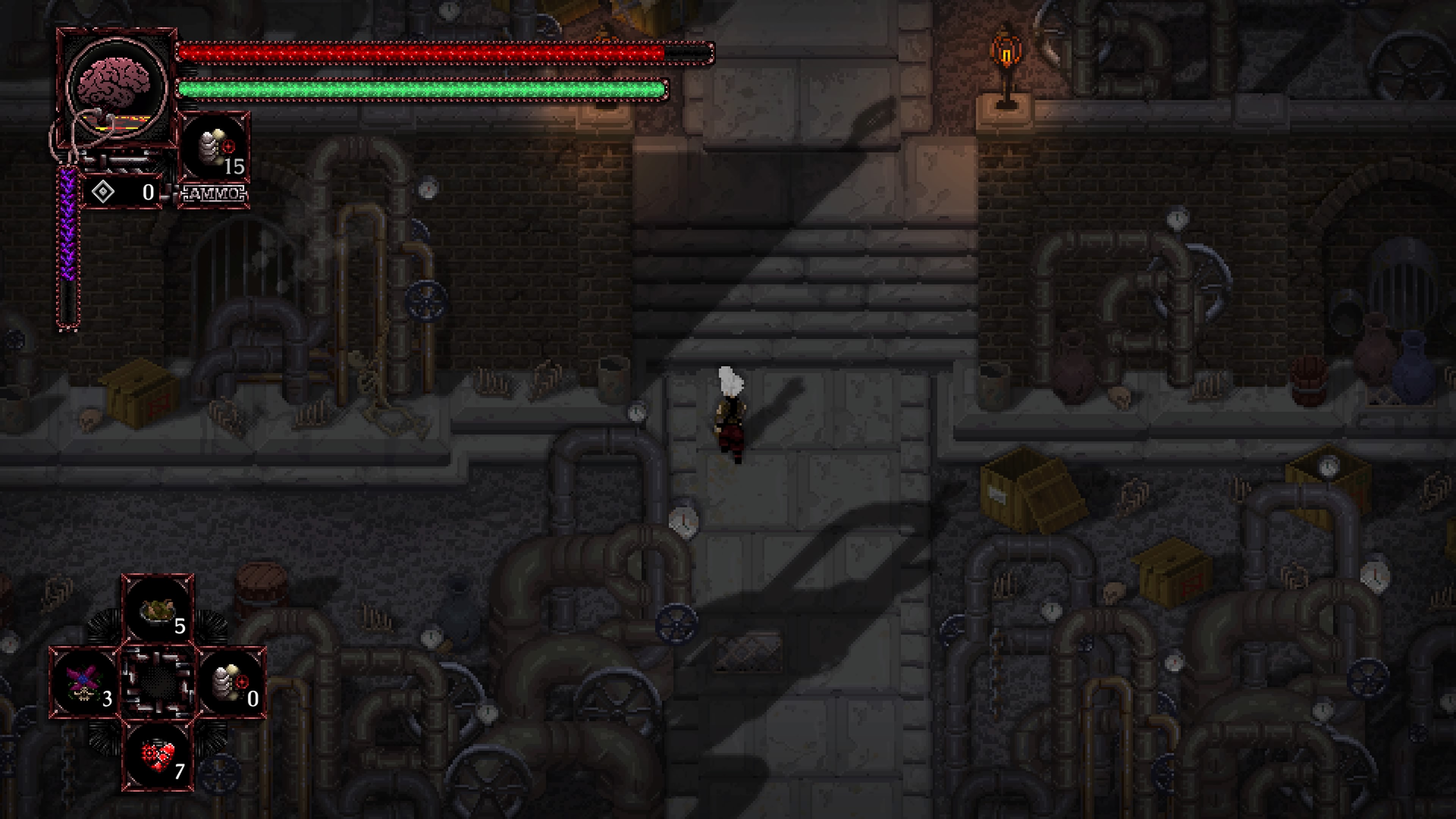
Task: Select the green herb bowl quick slot
Action: 158,610
